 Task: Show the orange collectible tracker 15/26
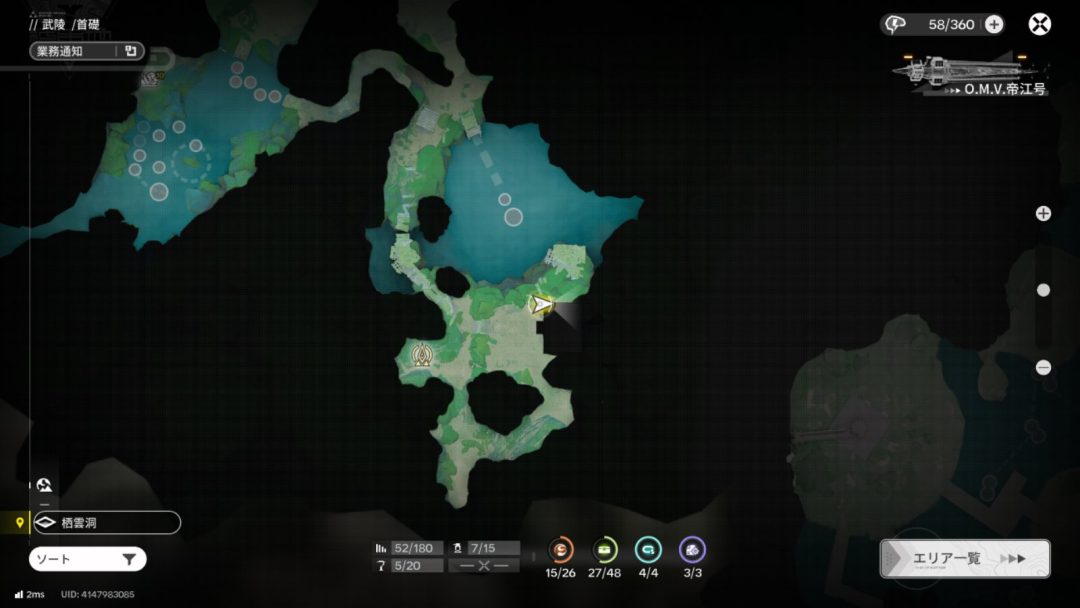point(562,550)
